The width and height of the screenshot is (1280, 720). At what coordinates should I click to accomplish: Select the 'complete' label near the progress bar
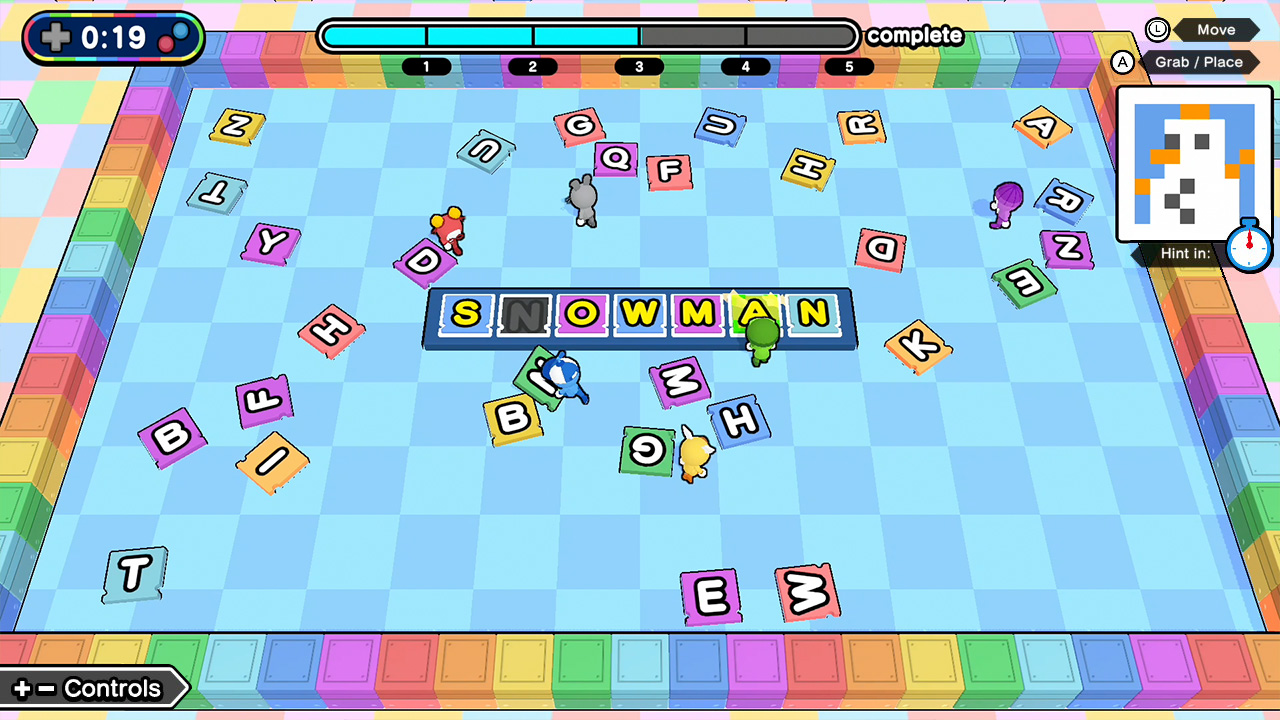pyautogui.click(x=916, y=35)
